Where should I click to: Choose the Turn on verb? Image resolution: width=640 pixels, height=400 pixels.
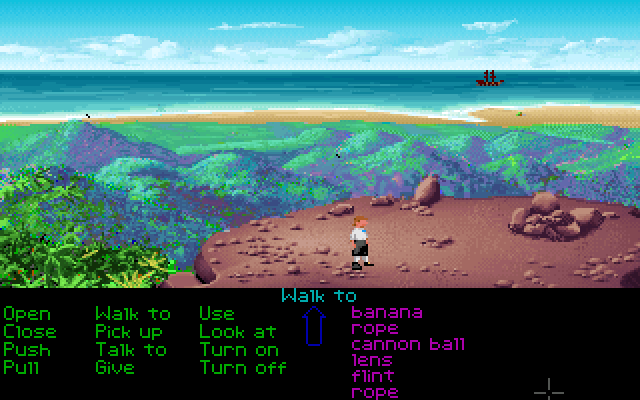(239, 350)
